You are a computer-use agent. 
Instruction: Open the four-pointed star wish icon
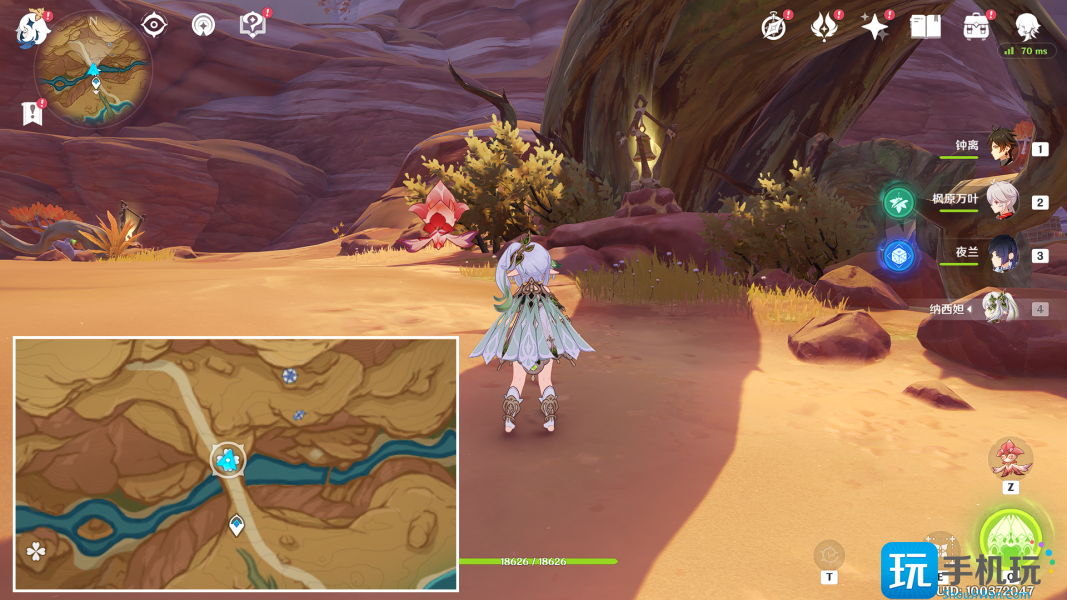point(875,27)
